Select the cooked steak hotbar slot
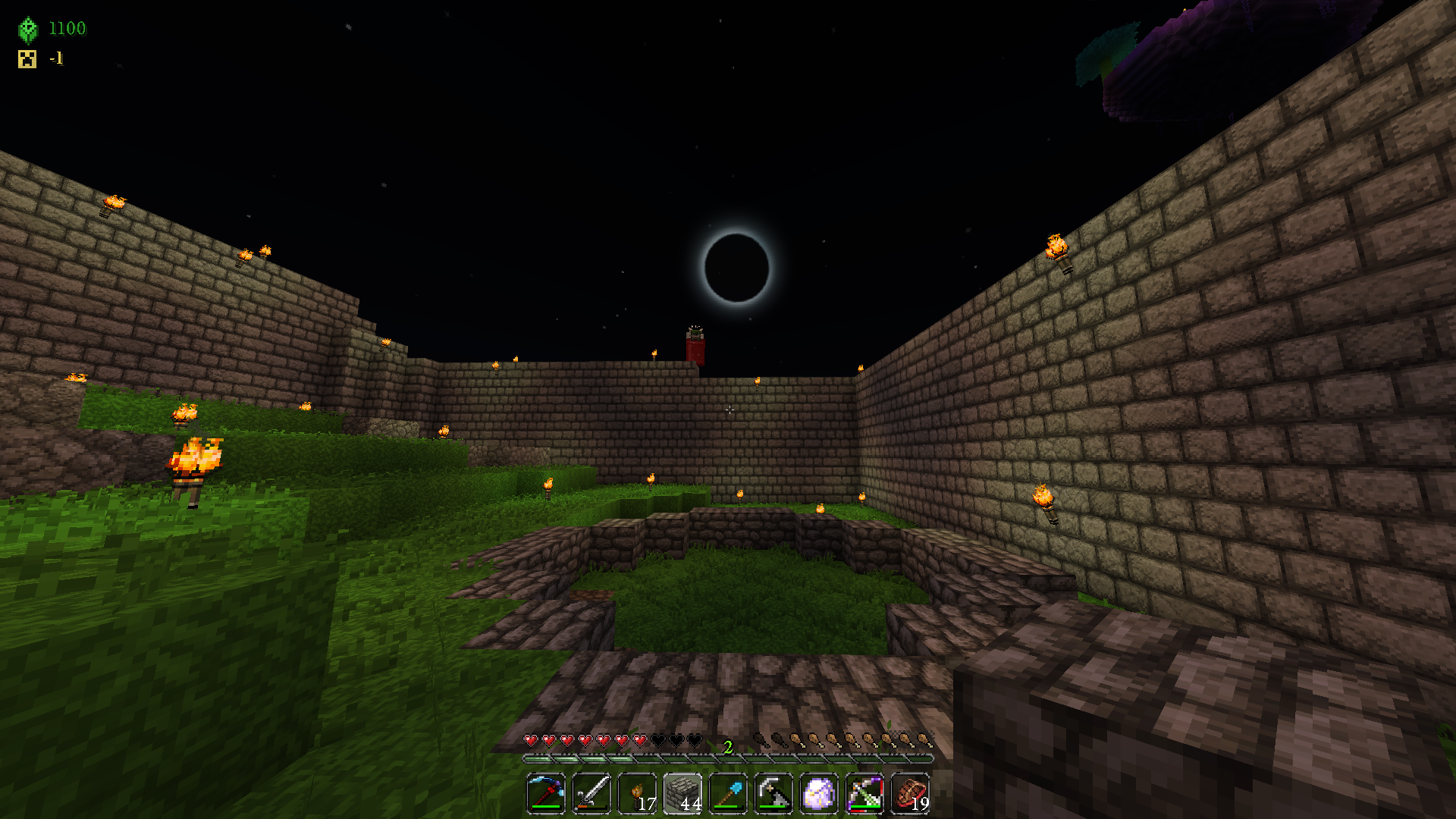Image resolution: width=1456 pixels, height=819 pixels. tap(910, 794)
